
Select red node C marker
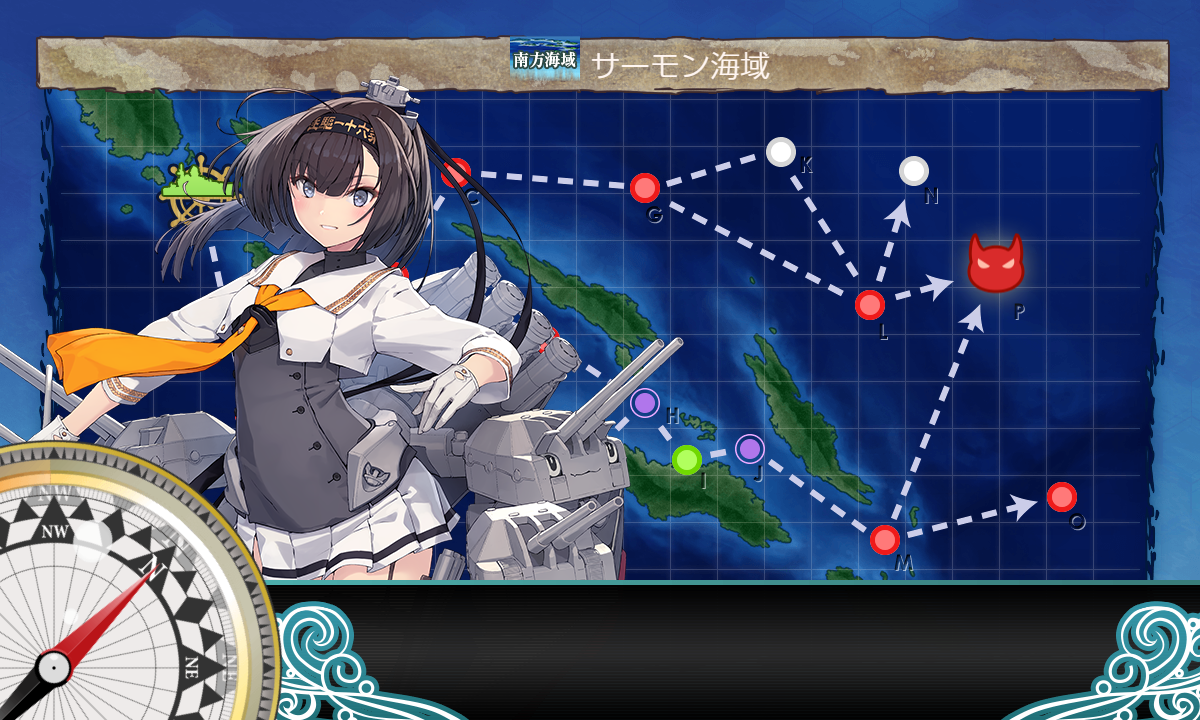point(456,173)
